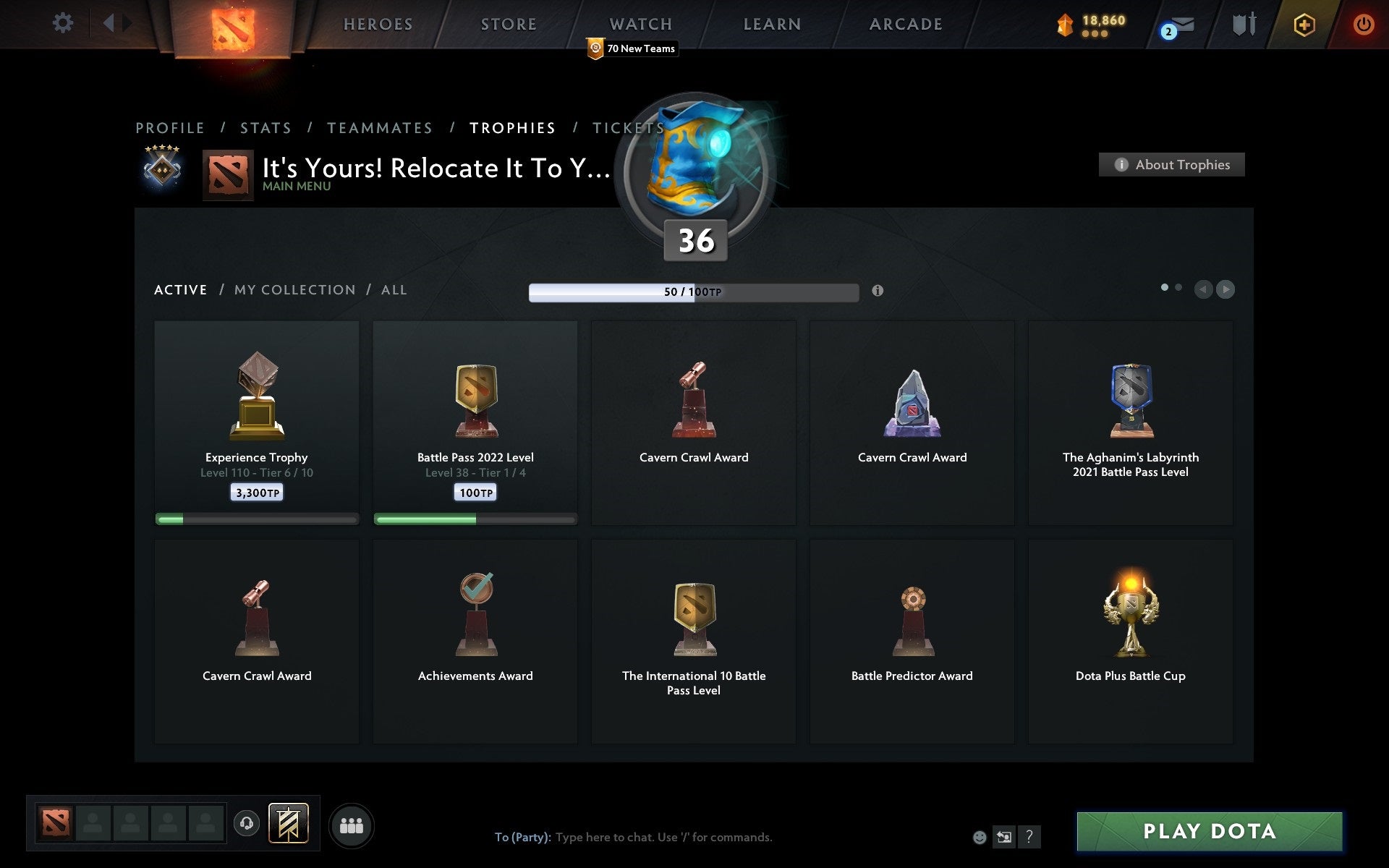Open the emoticon picker in chat bar
The image size is (1389, 868).
pyautogui.click(x=980, y=838)
